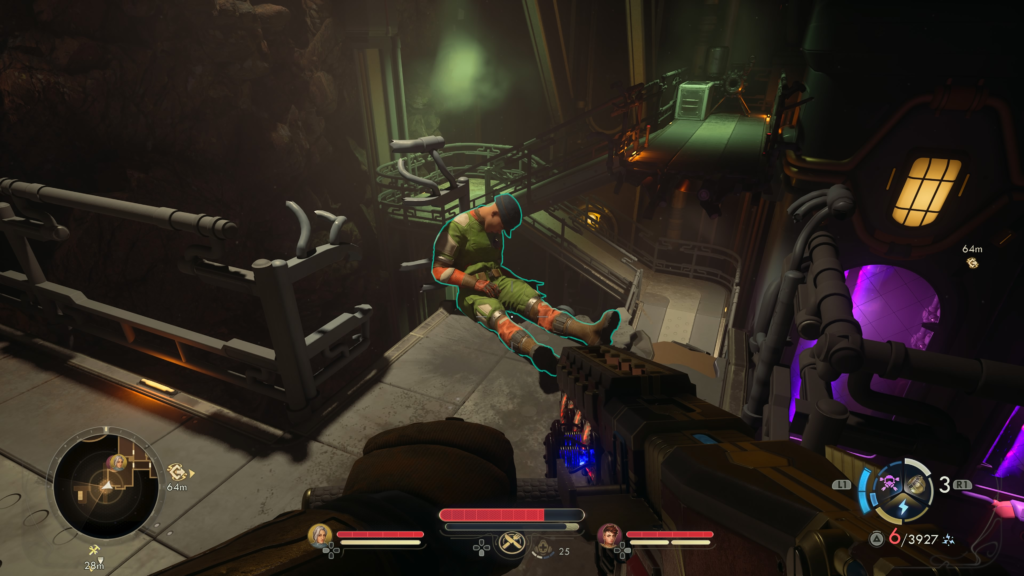Image resolution: width=1024 pixels, height=576 pixels.
Task: Click the crossed-weapons melee icon
Action: (x=512, y=540)
